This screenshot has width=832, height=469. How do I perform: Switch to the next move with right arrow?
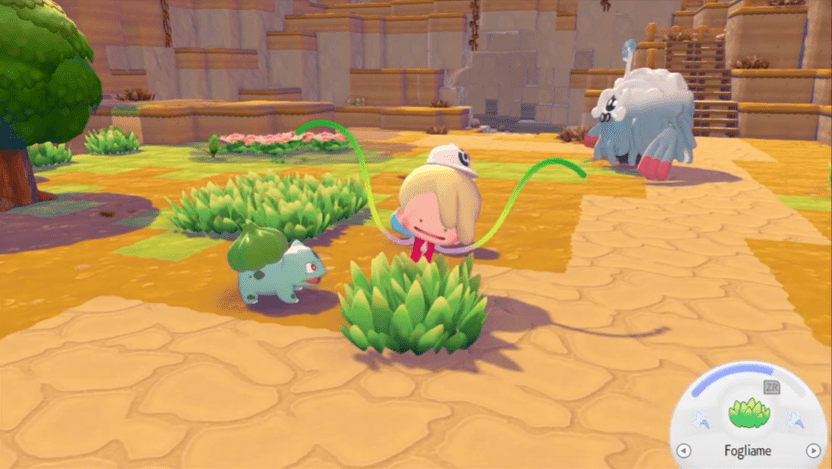[812, 450]
